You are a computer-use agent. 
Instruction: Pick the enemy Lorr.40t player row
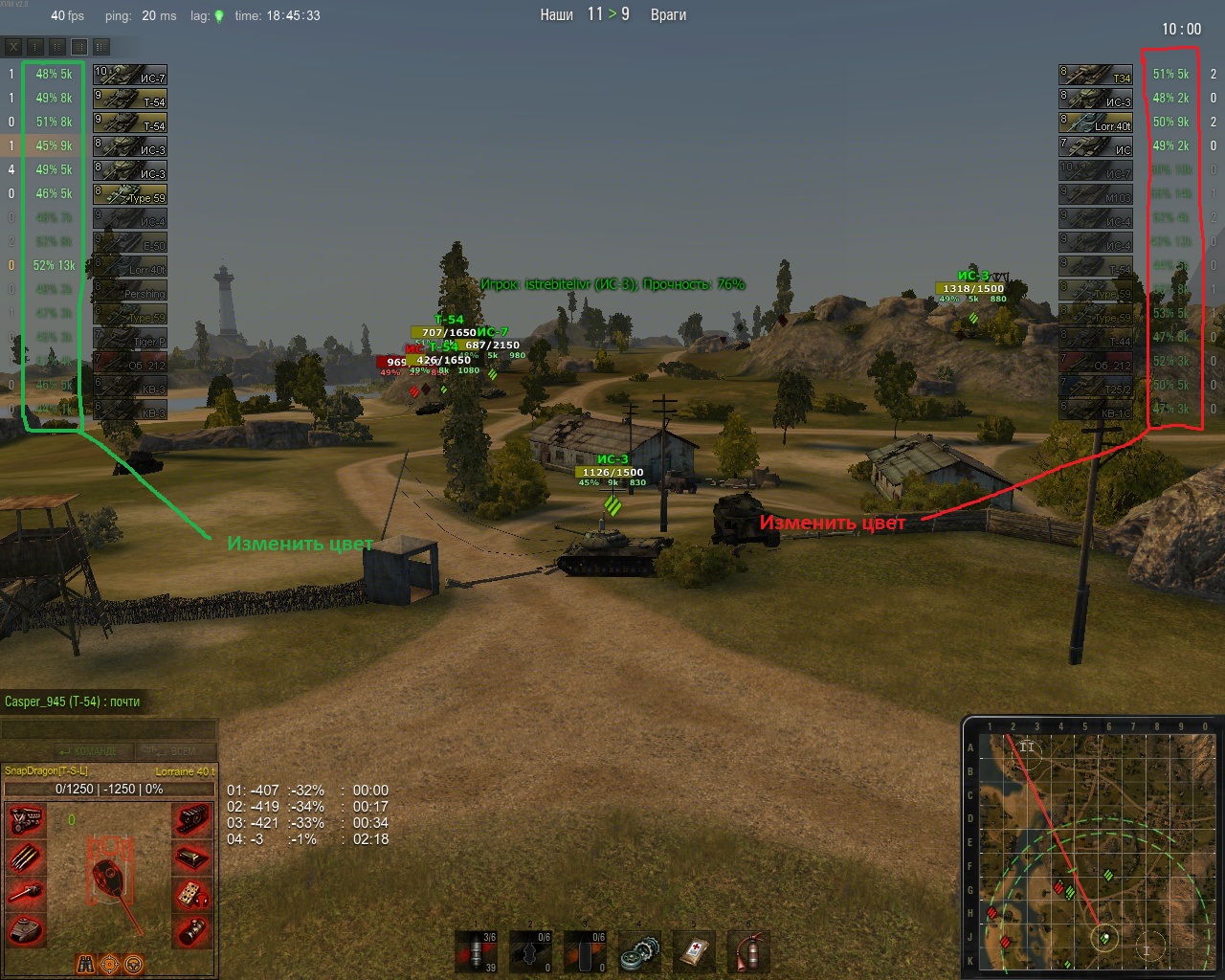1096,122
